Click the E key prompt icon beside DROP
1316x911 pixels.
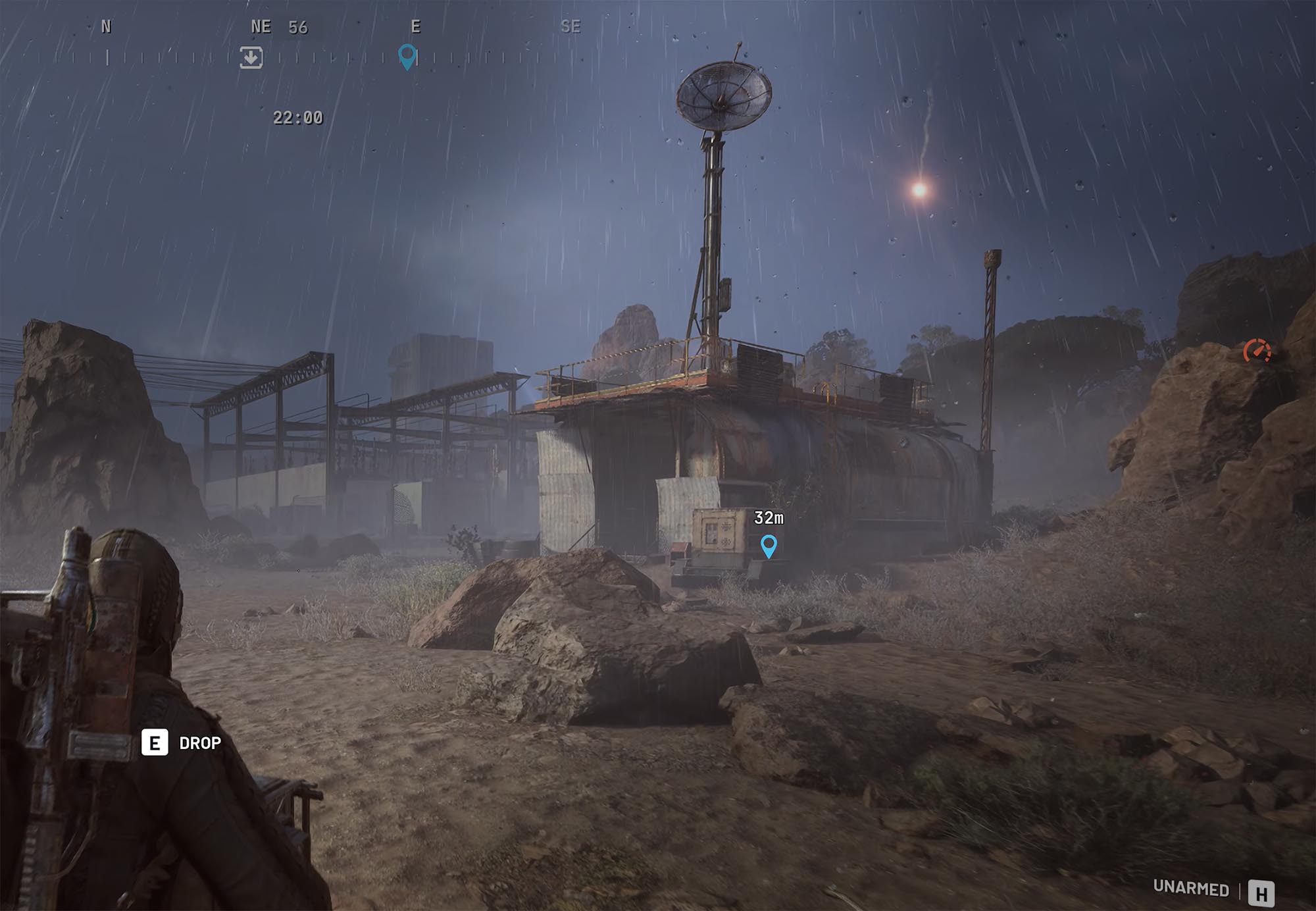click(x=153, y=742)
